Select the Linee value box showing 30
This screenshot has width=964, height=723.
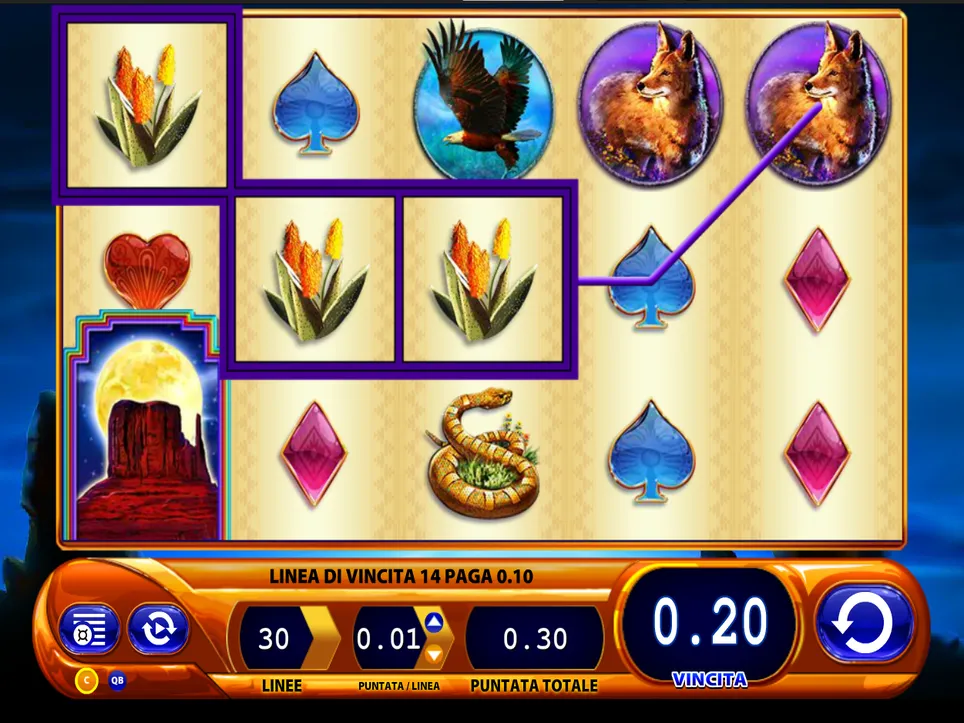point(274,639)
